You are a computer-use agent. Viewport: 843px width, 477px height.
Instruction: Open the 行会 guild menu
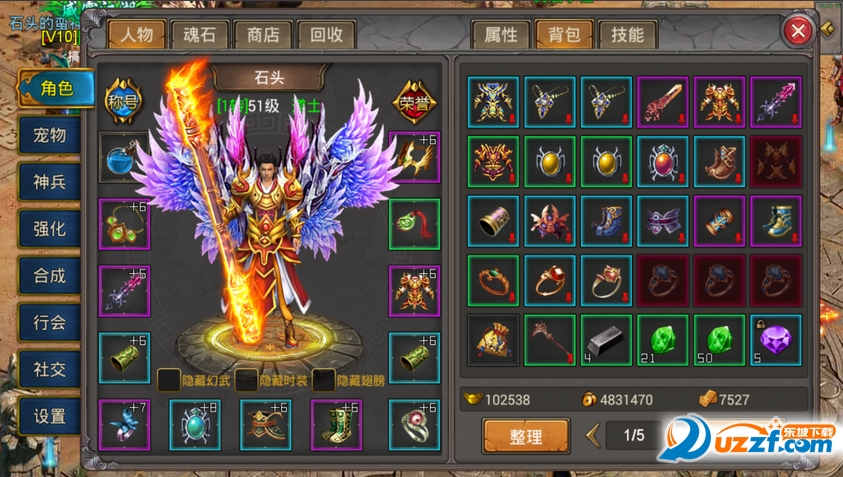pos(49,322)
